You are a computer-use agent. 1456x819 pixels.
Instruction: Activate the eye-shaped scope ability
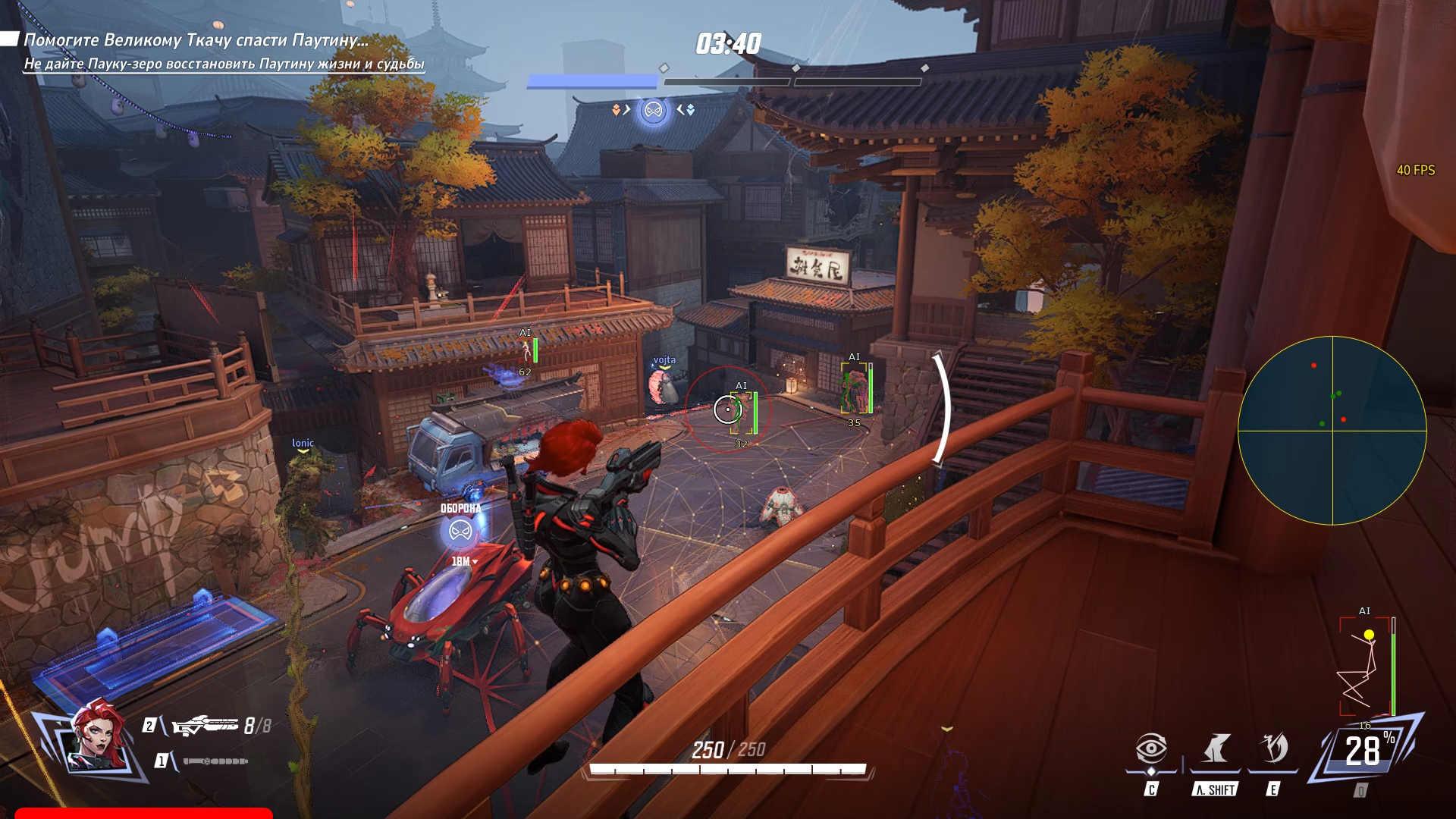tap(1151, 749)
